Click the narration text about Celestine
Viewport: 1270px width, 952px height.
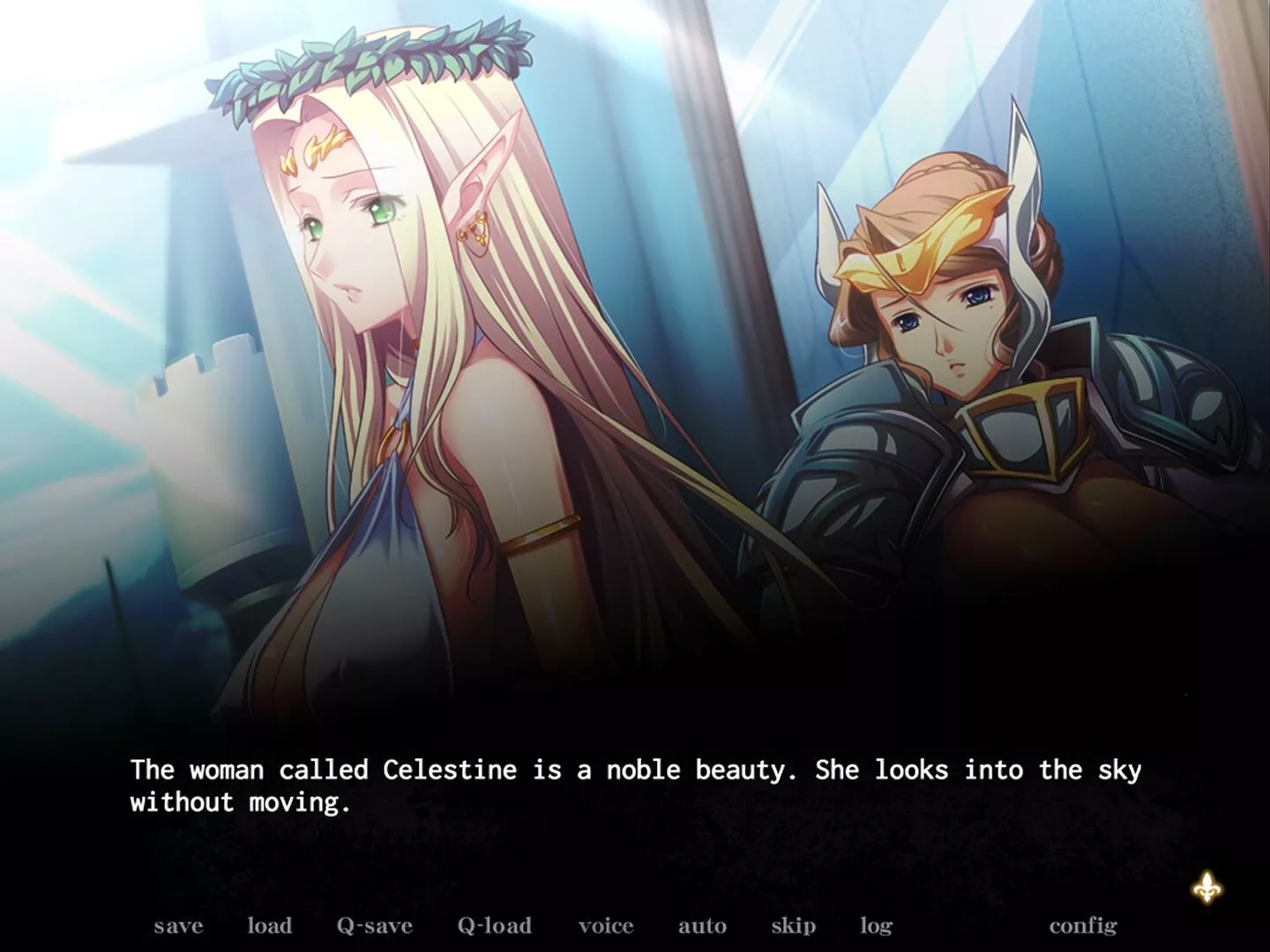tap(633, 770)
